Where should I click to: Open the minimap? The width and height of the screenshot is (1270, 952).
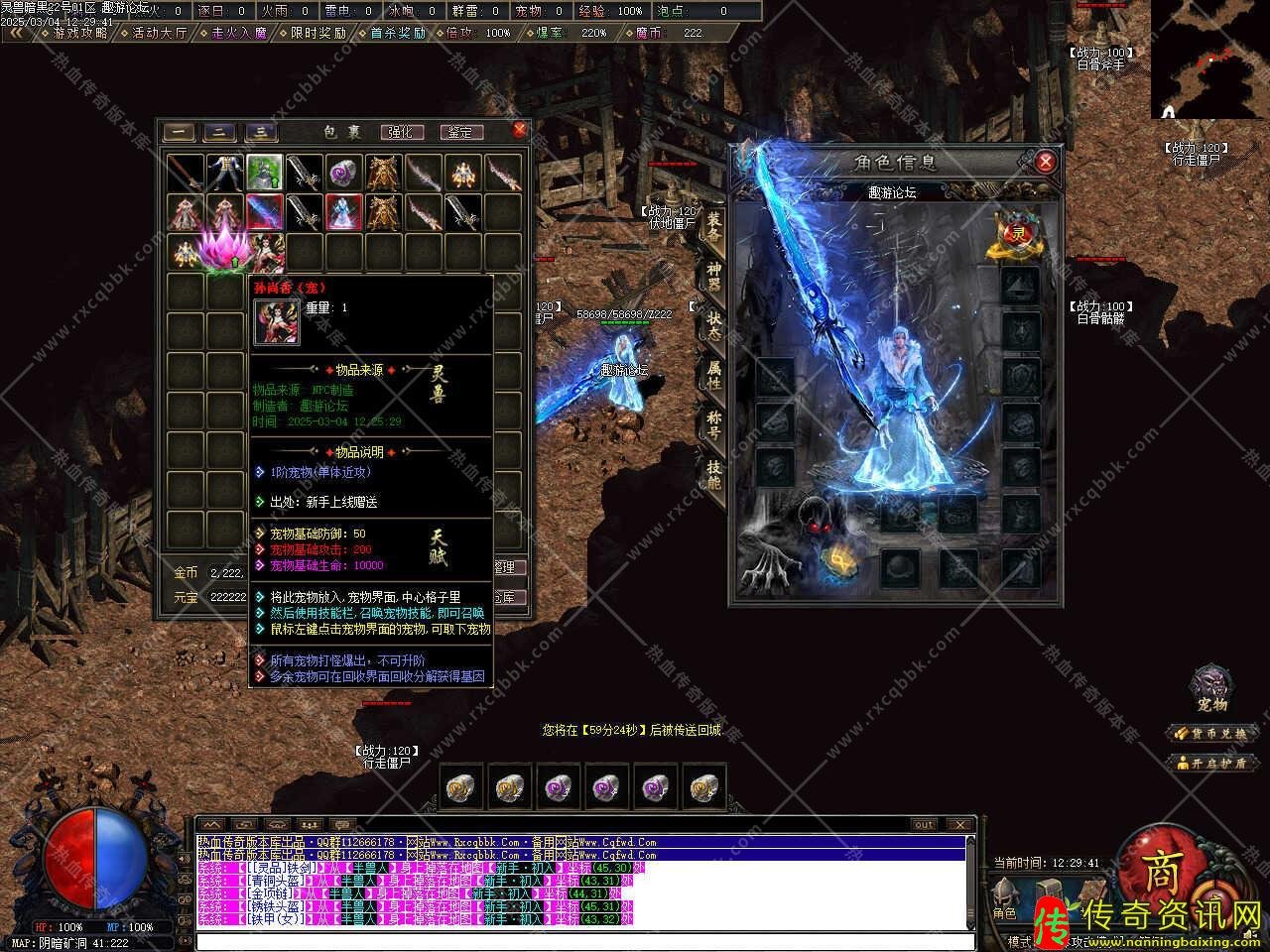pyautogui.click(x=1209, y=59)
